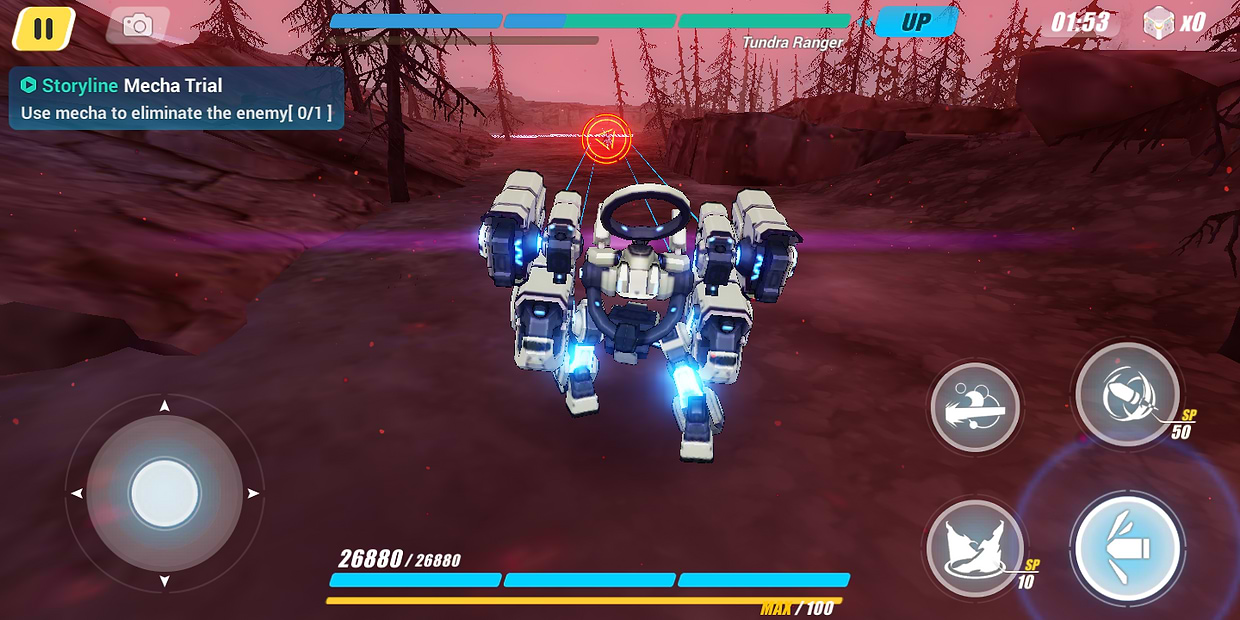Tap the red enemy target marker
The width and height of the screenshot is (1240, 620).
[x=606, y=138]
